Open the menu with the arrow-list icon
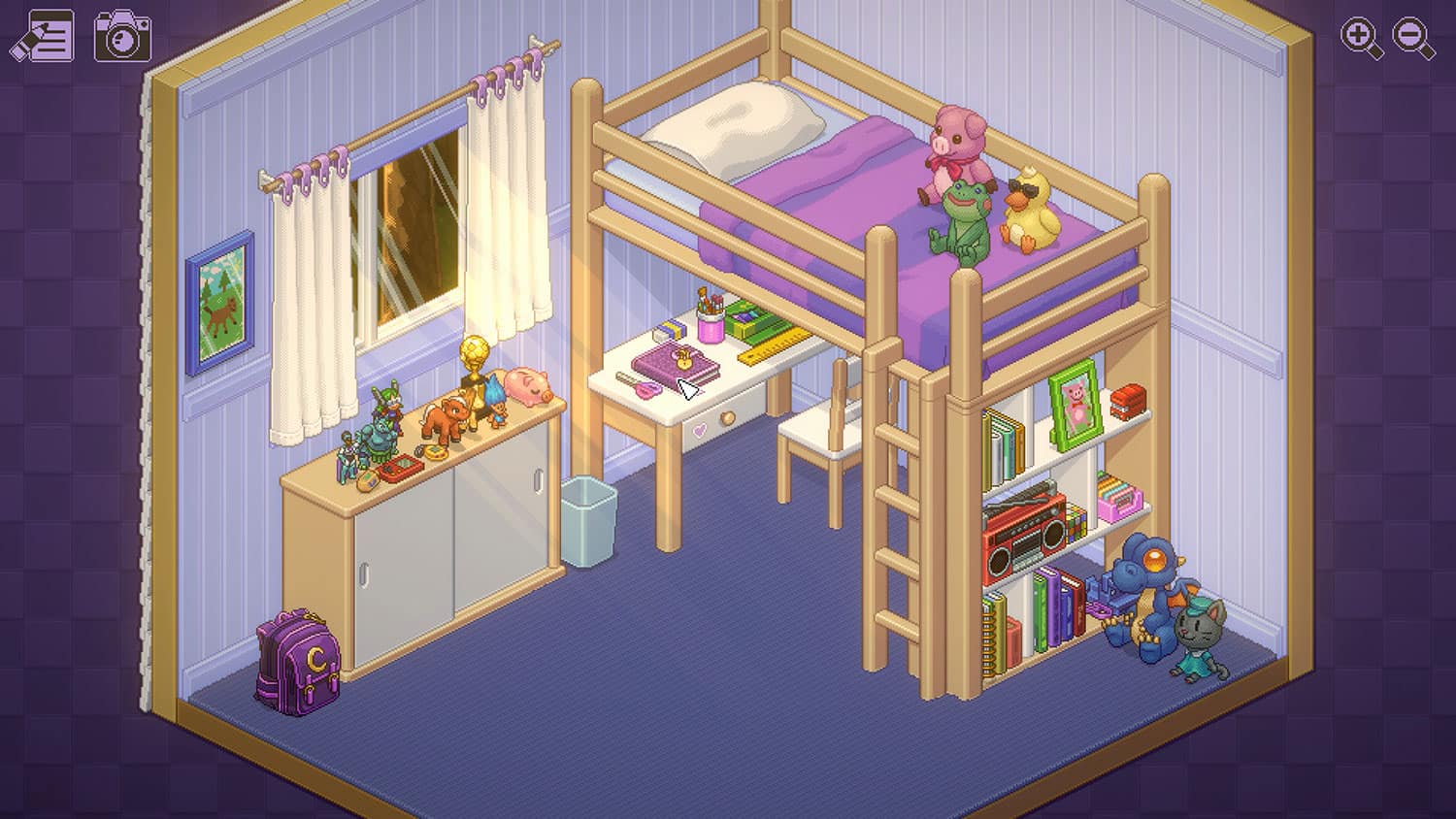 [44, 37]
